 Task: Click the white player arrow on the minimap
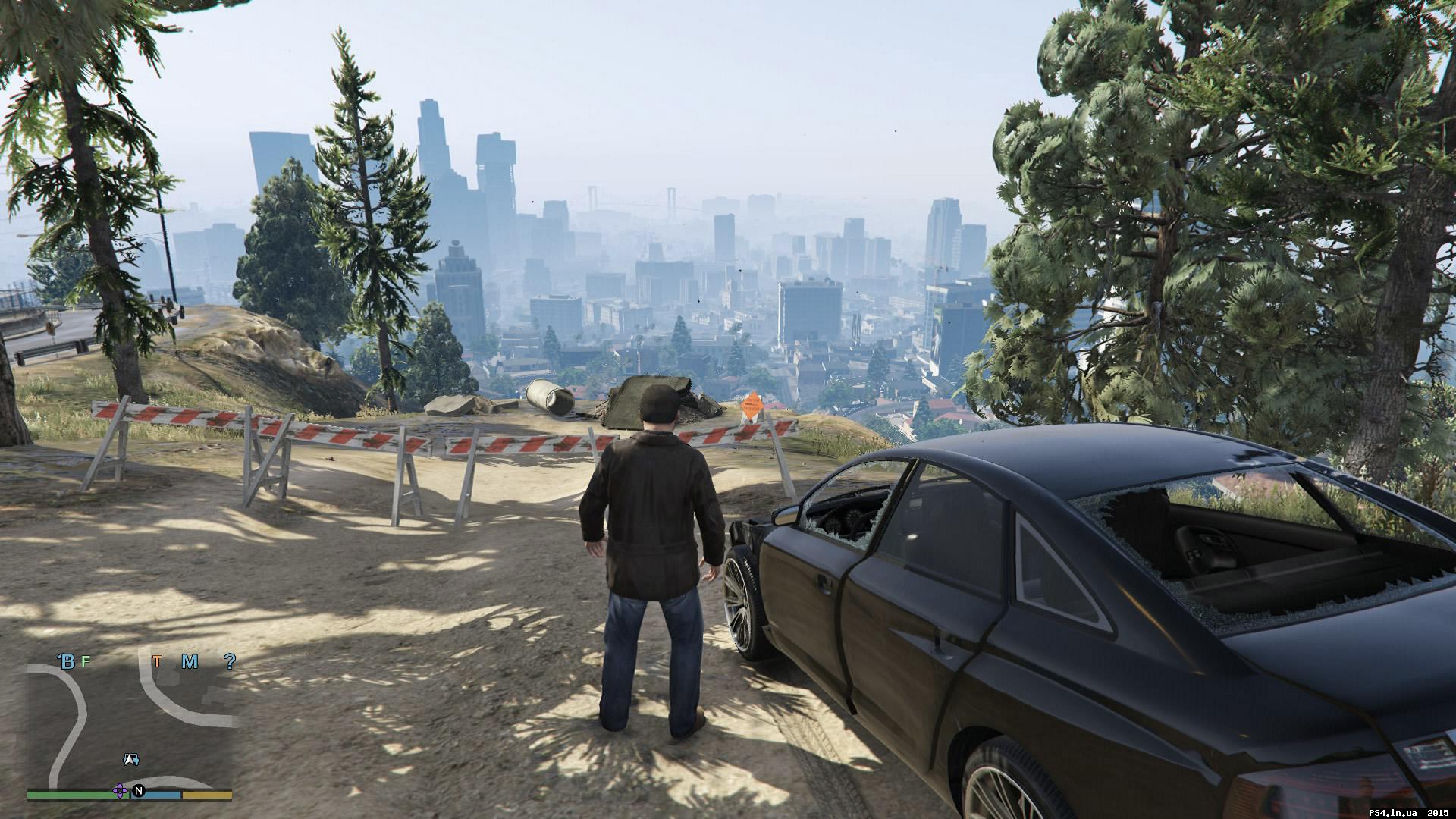click(130, 759)
